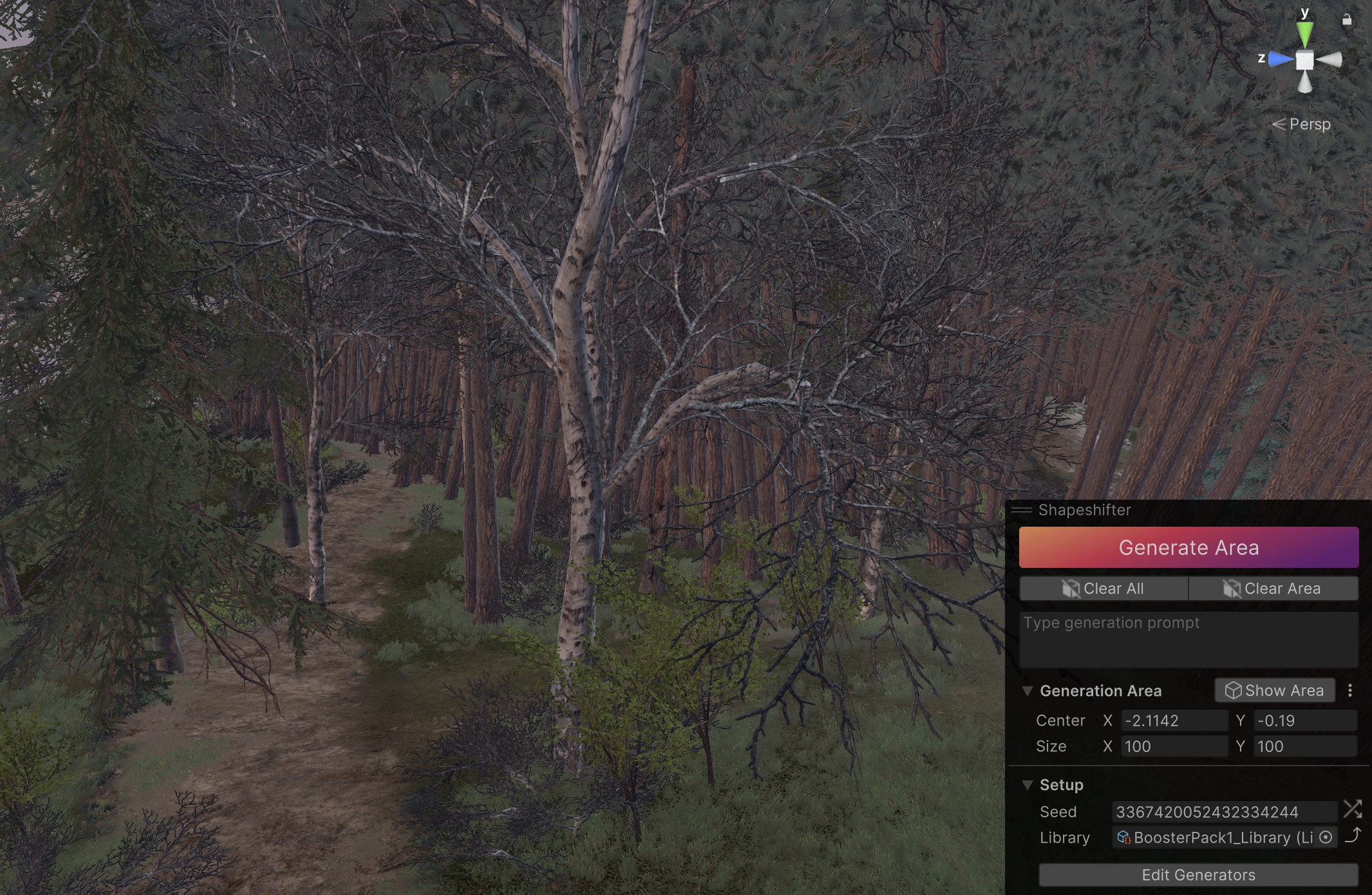Select the Size X field
Image resolution: width=1372 pixels, height=895 pixels.
click(x=1174, y=746)
